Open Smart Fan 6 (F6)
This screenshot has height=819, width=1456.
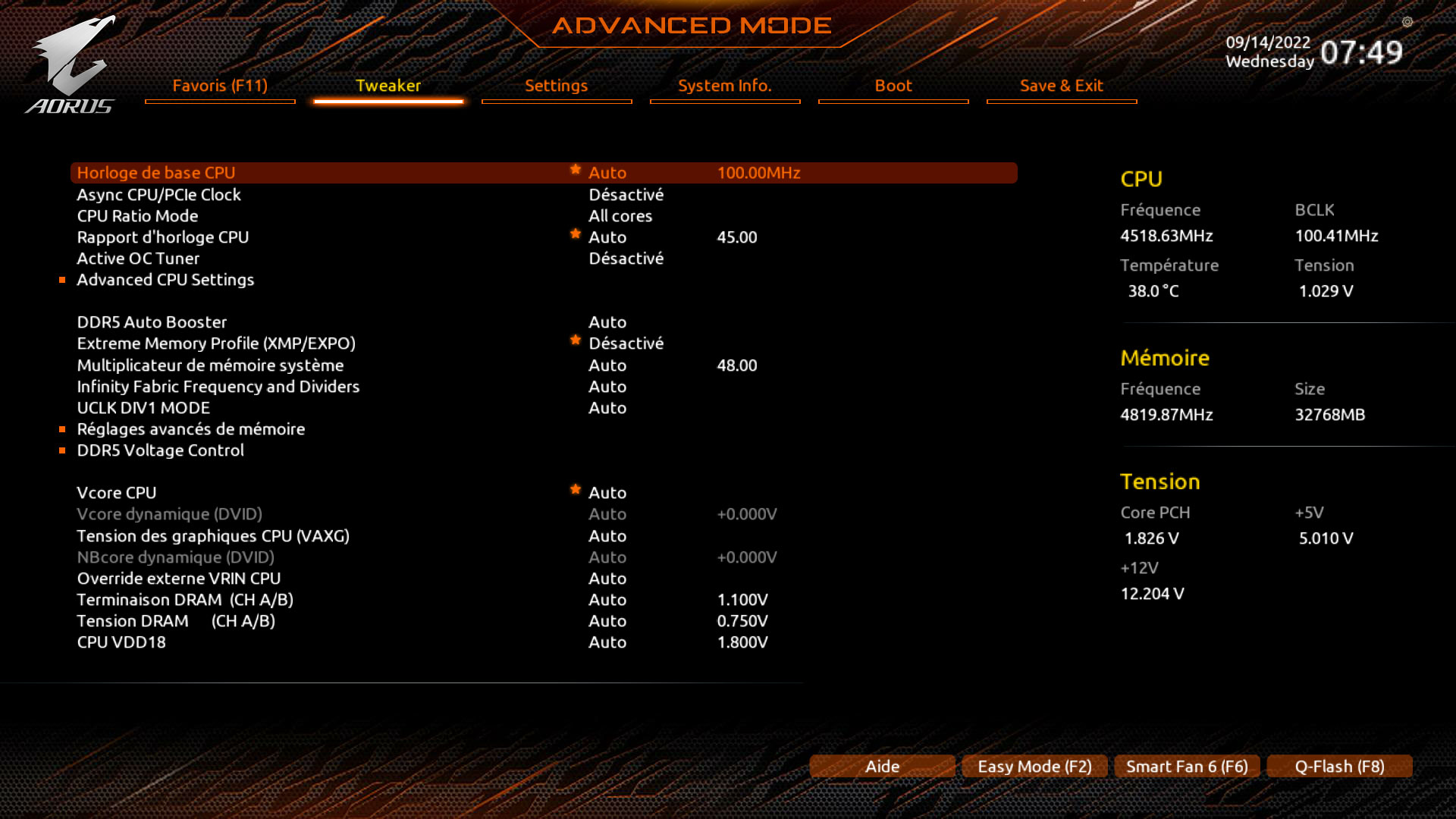click(1187, 767)
